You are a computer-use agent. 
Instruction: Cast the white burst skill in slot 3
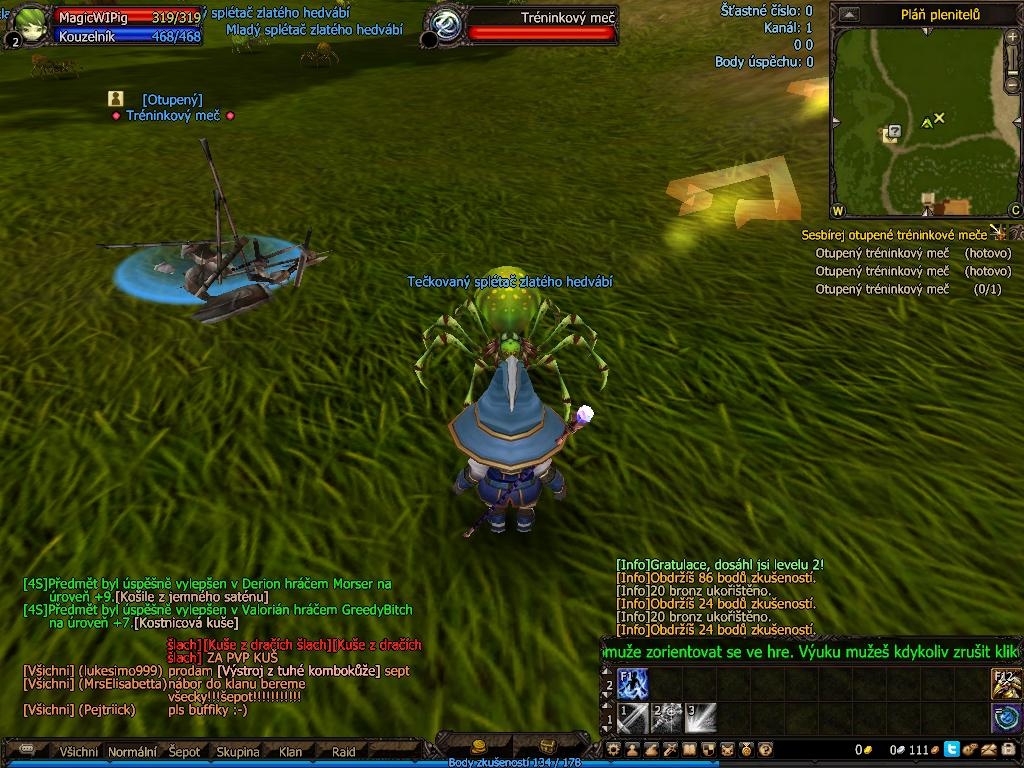700,718
